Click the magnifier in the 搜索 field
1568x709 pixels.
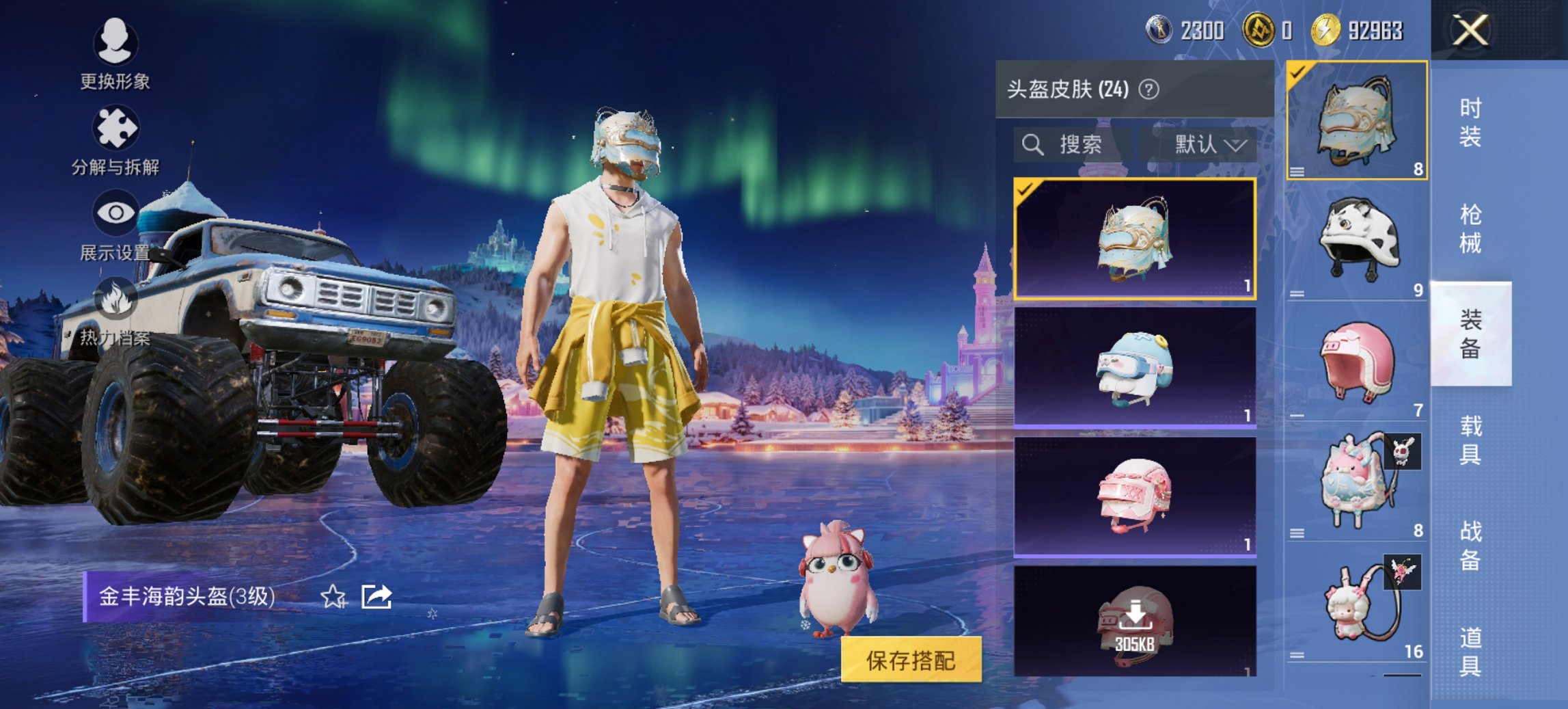1032,145
